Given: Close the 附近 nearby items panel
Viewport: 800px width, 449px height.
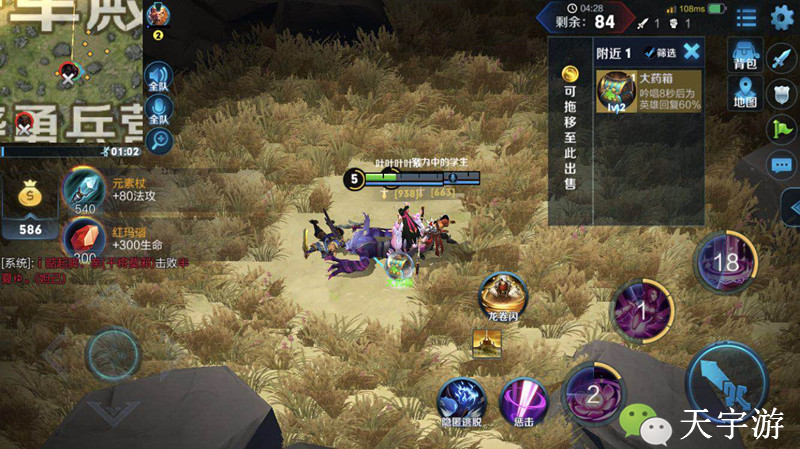Looking at the screenshot, I should coord(691,52).
